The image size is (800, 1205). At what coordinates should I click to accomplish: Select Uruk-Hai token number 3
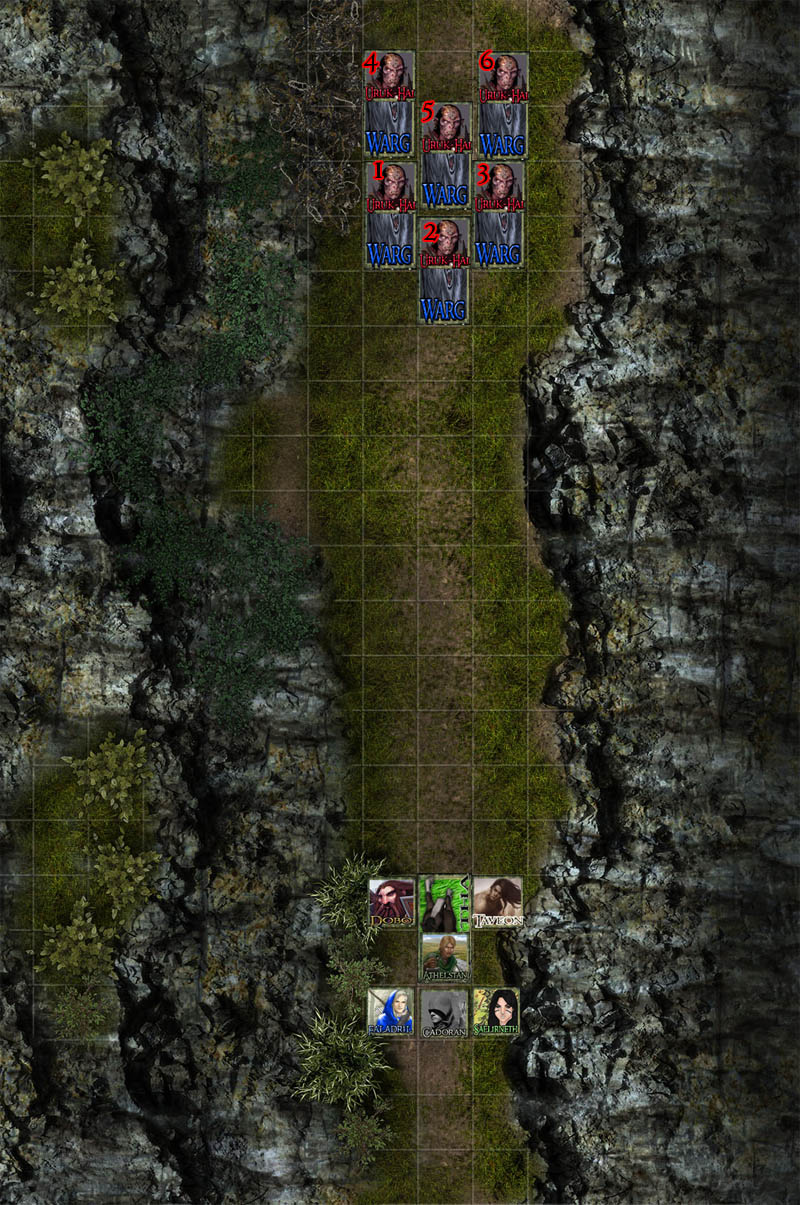coord(499,186)
